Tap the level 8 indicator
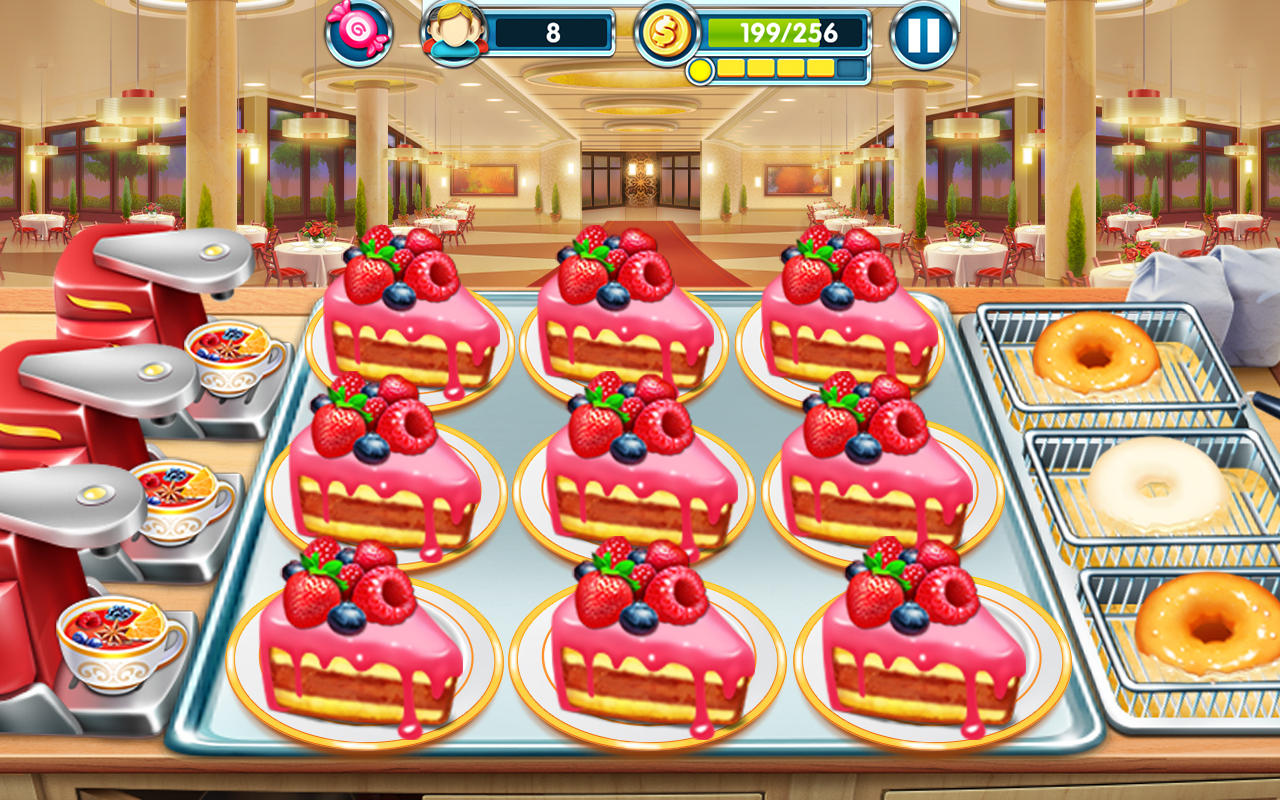1280x800 pixels. [x=555, y=32]
